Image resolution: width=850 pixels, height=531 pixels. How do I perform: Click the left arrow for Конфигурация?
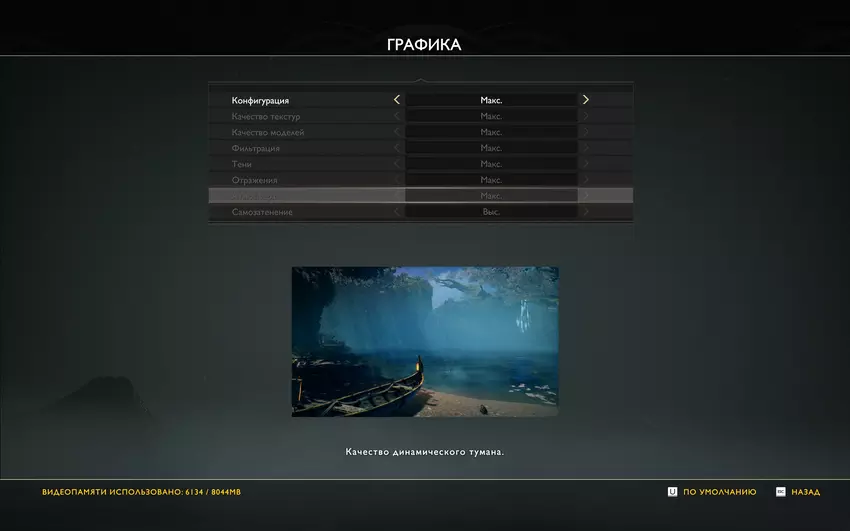pyautogui.click(x=397, y=100)
